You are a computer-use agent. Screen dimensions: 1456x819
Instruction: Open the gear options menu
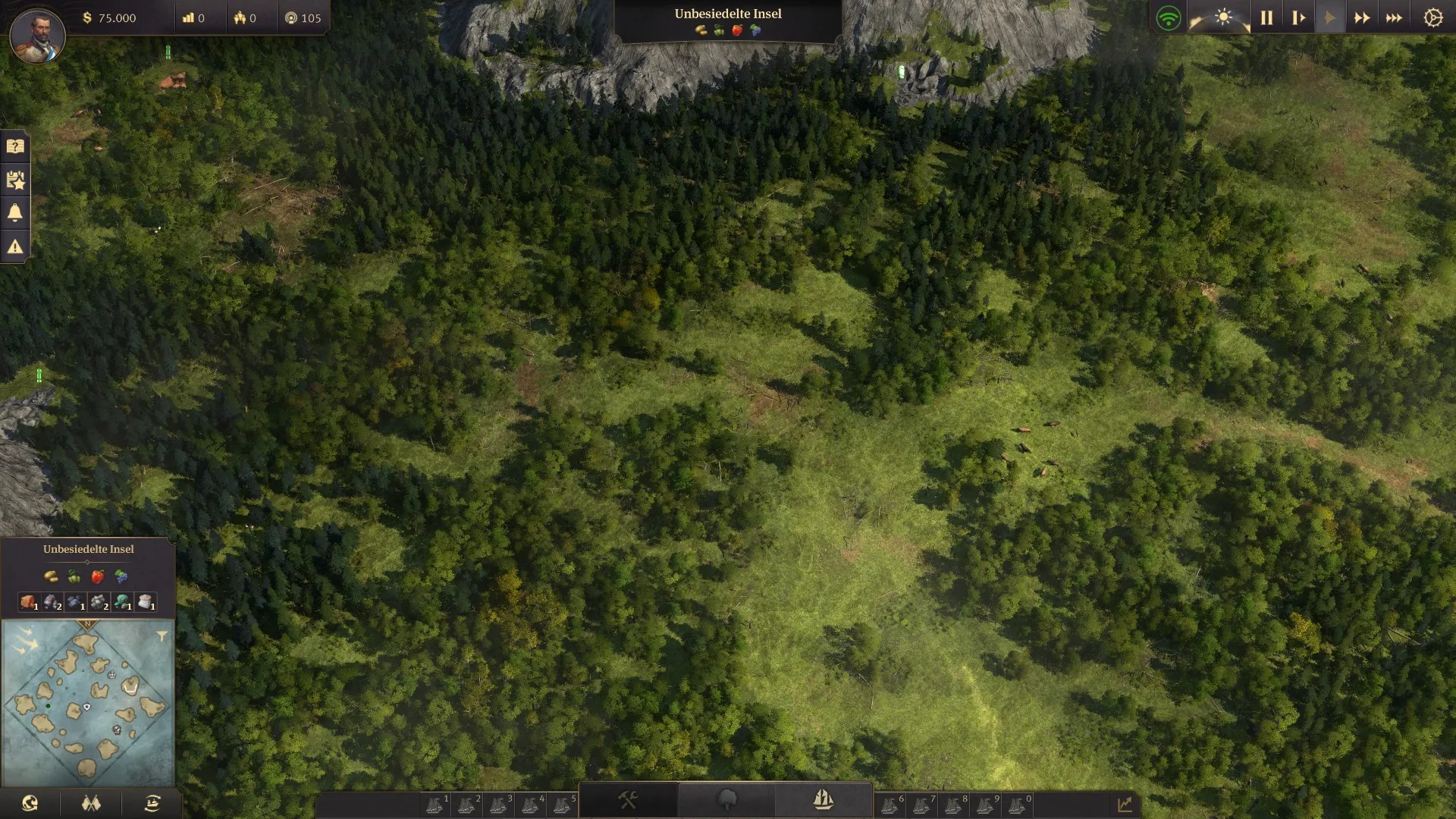(1432, 17)
